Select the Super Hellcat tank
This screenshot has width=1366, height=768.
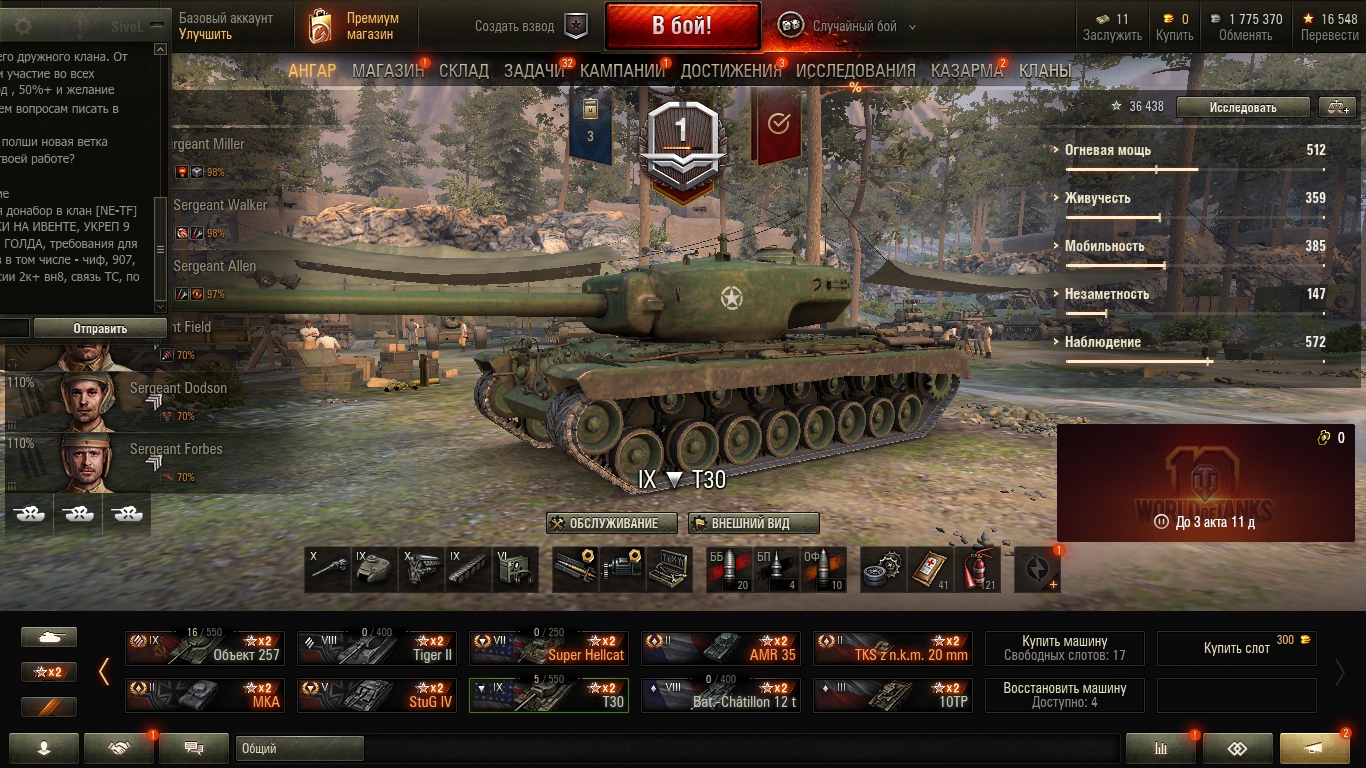[549, 648]
